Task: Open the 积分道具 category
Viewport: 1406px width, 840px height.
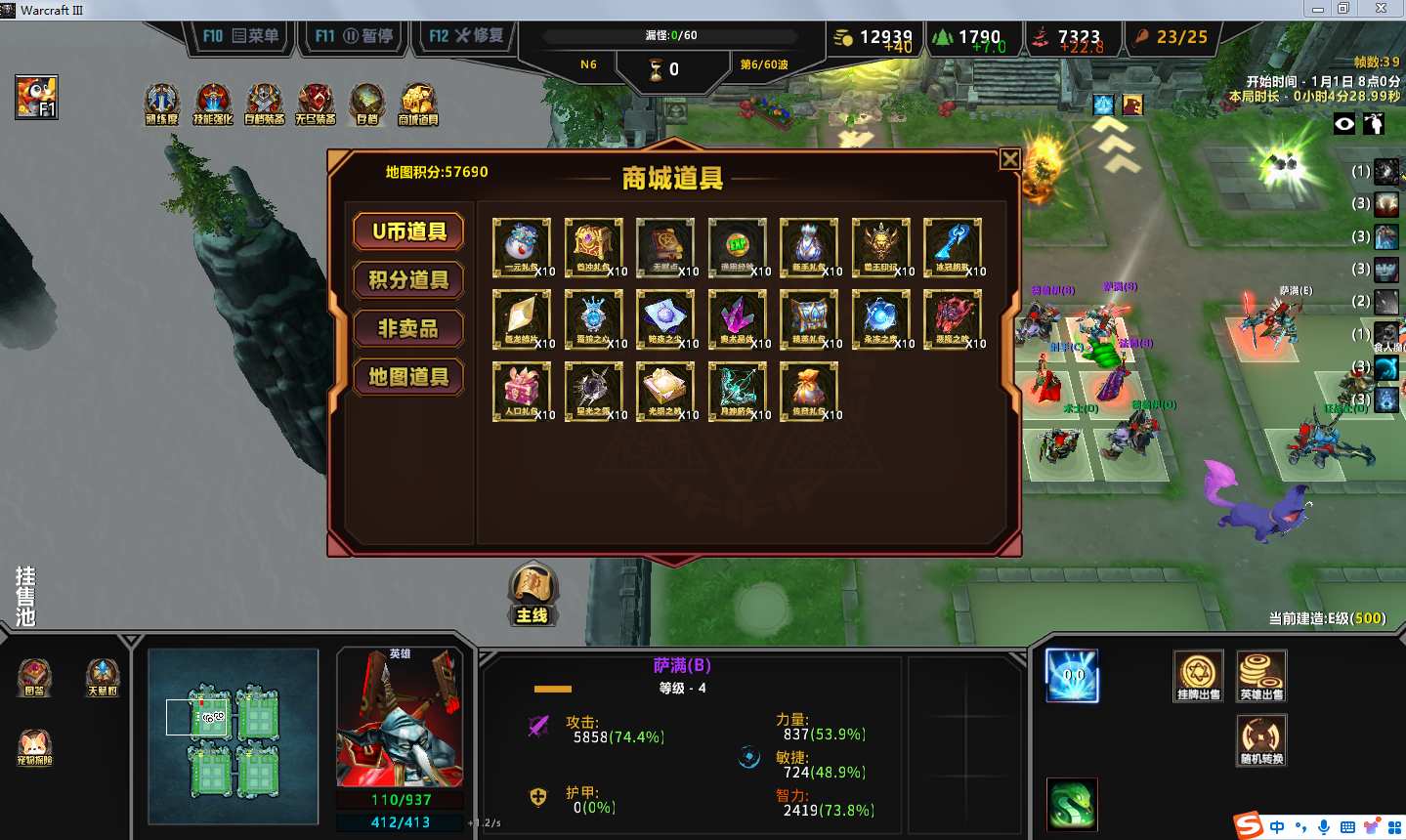Action: click(x=408, y=280)
